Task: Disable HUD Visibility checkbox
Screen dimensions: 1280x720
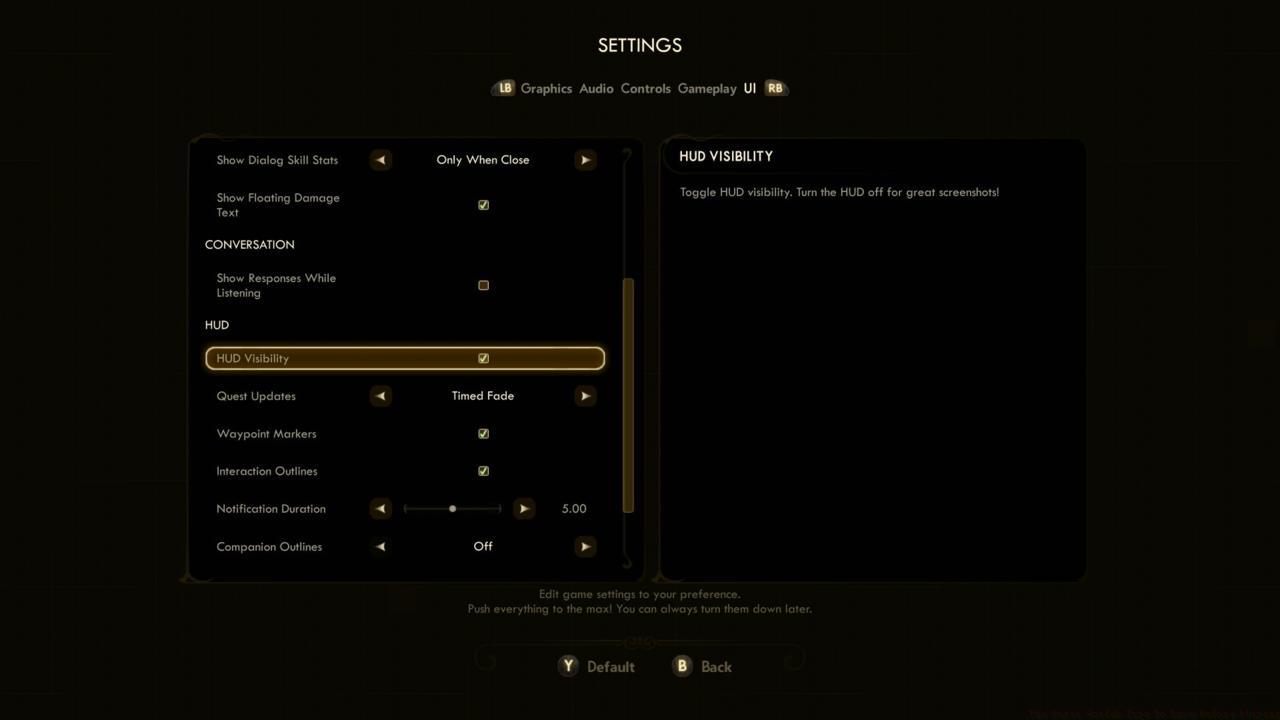Action: pos(483,358)
